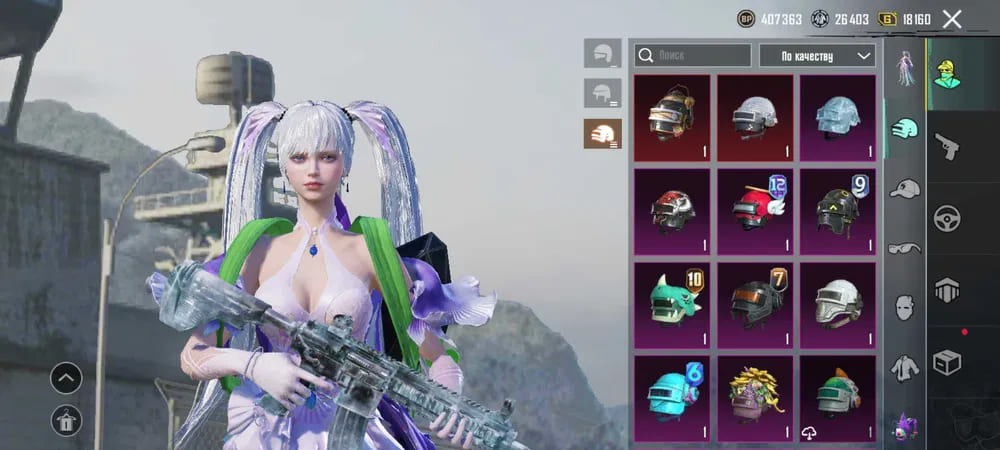Open the pistol weapons tab
This screenshot has height=450, width=1000.
(x=946, y=147)
